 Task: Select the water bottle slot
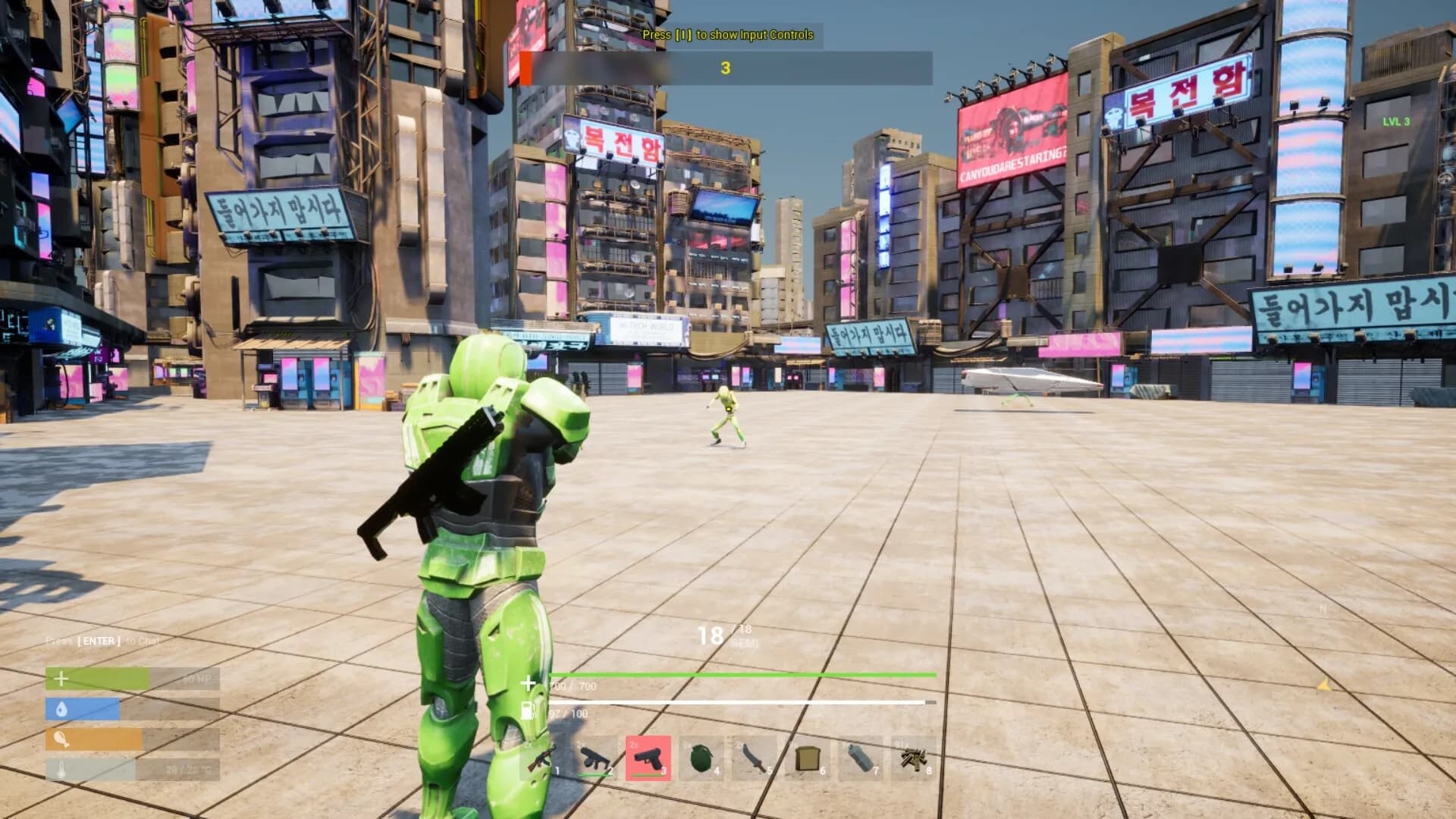click(x=861, y=758)
